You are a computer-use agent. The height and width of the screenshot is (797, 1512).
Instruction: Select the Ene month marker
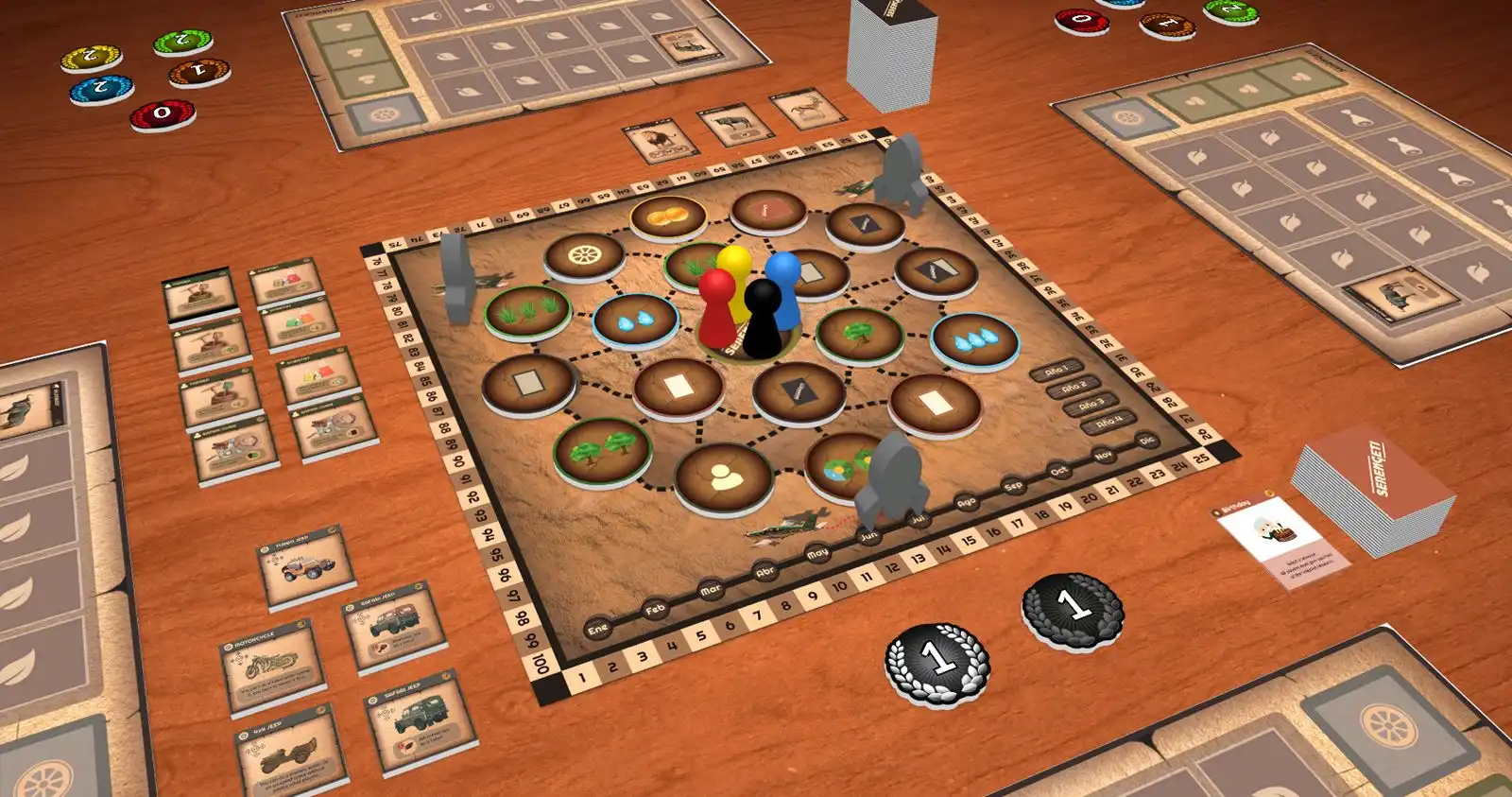[x=597, y=630]
